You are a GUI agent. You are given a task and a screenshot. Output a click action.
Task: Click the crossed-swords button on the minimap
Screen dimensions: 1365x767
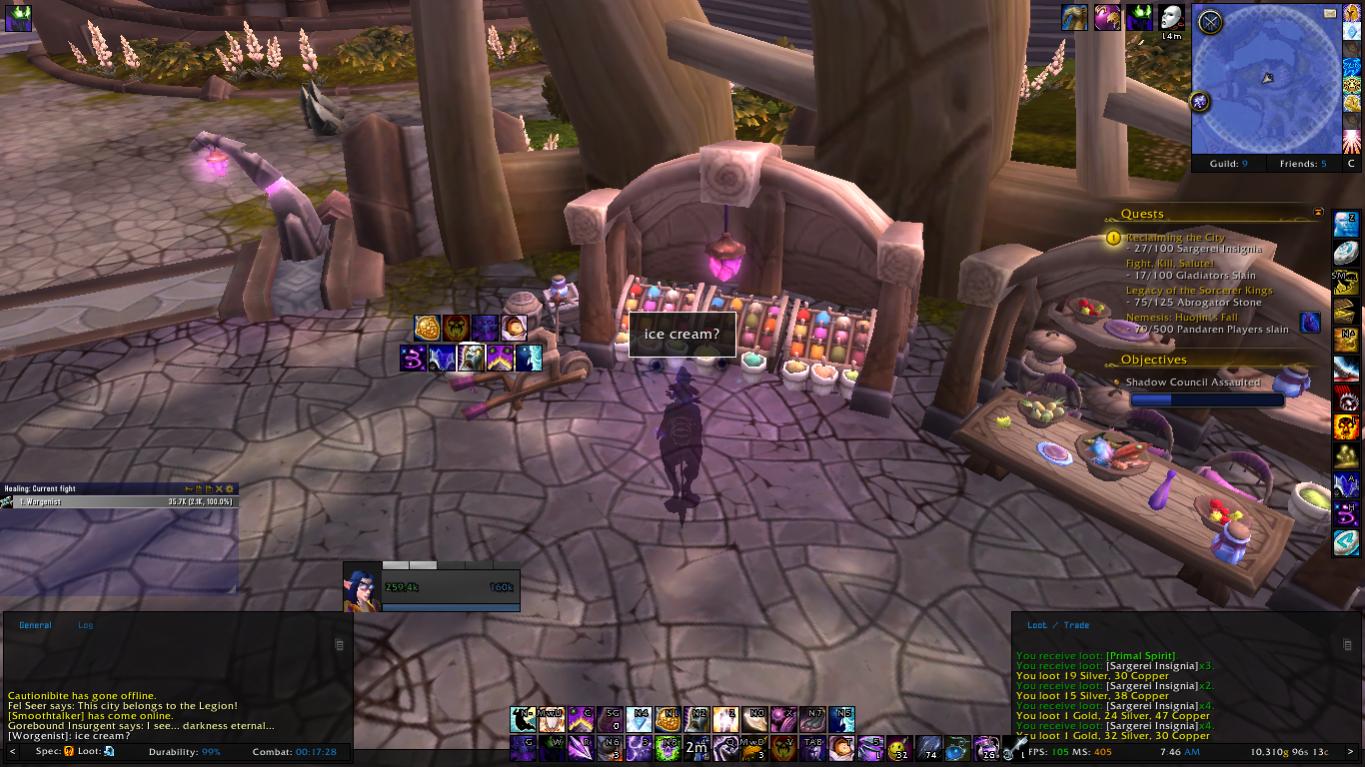1210,22
